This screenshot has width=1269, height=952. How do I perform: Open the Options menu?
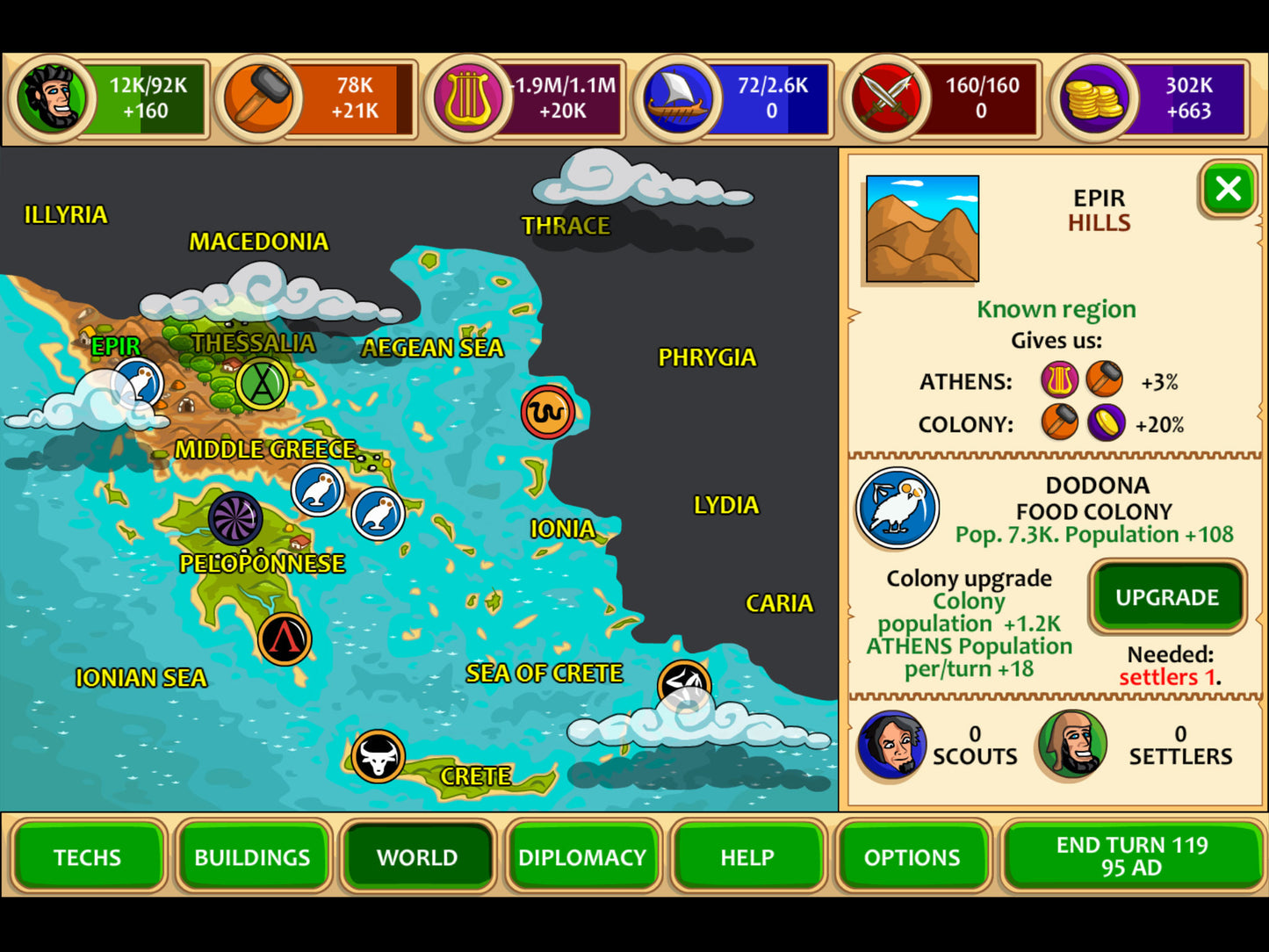[912, 856]
